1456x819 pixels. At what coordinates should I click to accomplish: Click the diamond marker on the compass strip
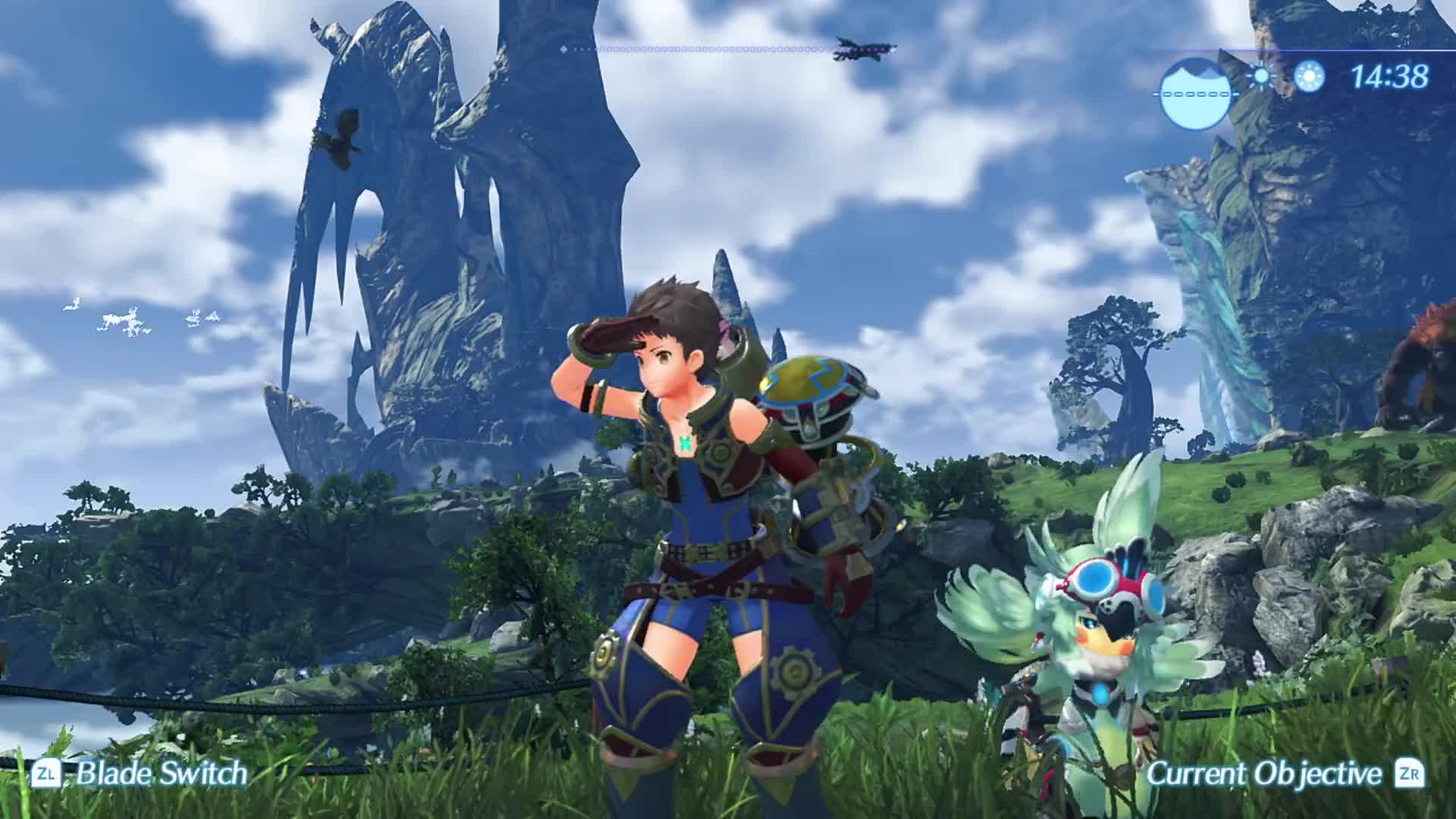(564, 49)
